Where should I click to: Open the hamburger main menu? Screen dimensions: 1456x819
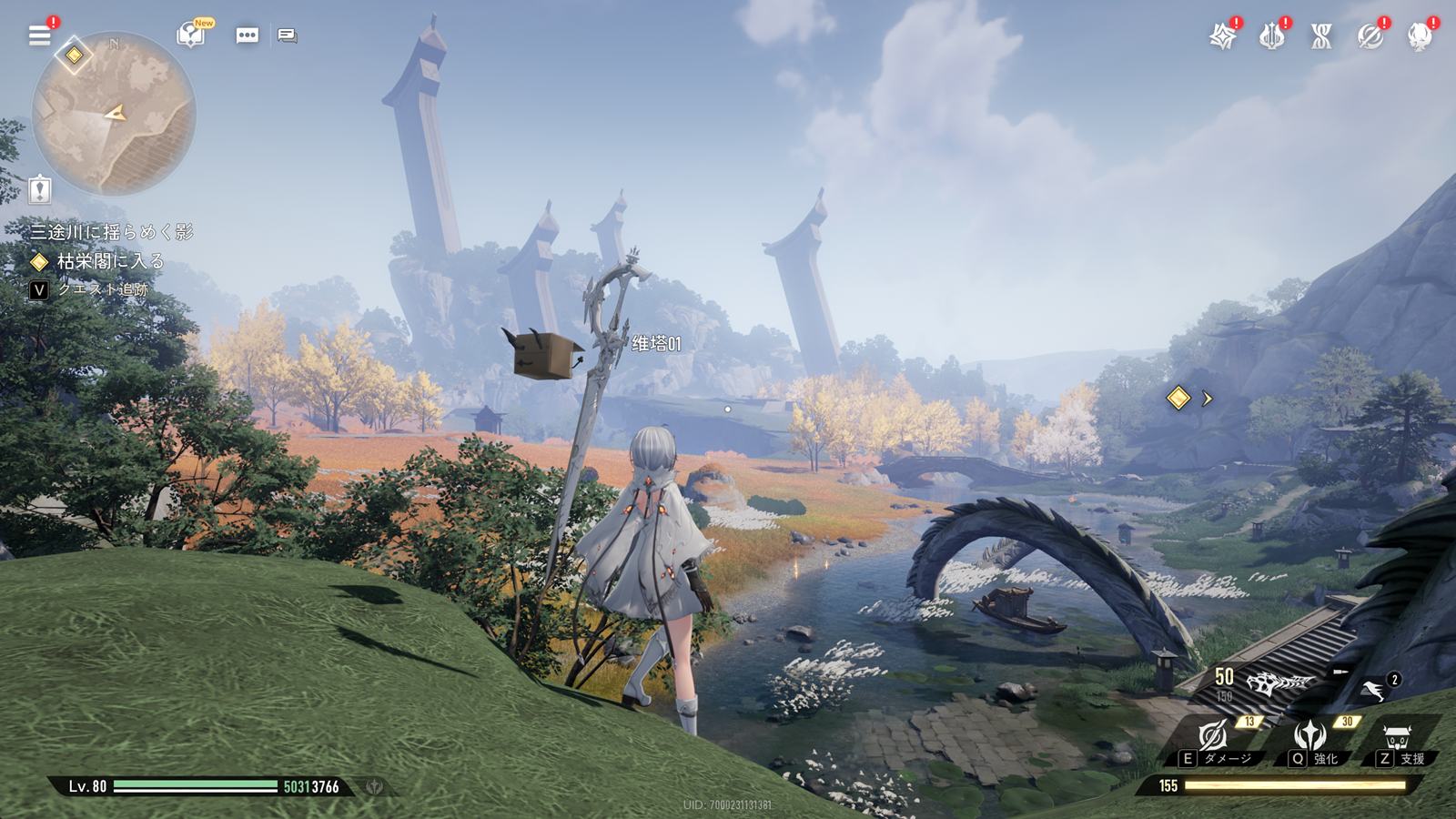point(40,35)
